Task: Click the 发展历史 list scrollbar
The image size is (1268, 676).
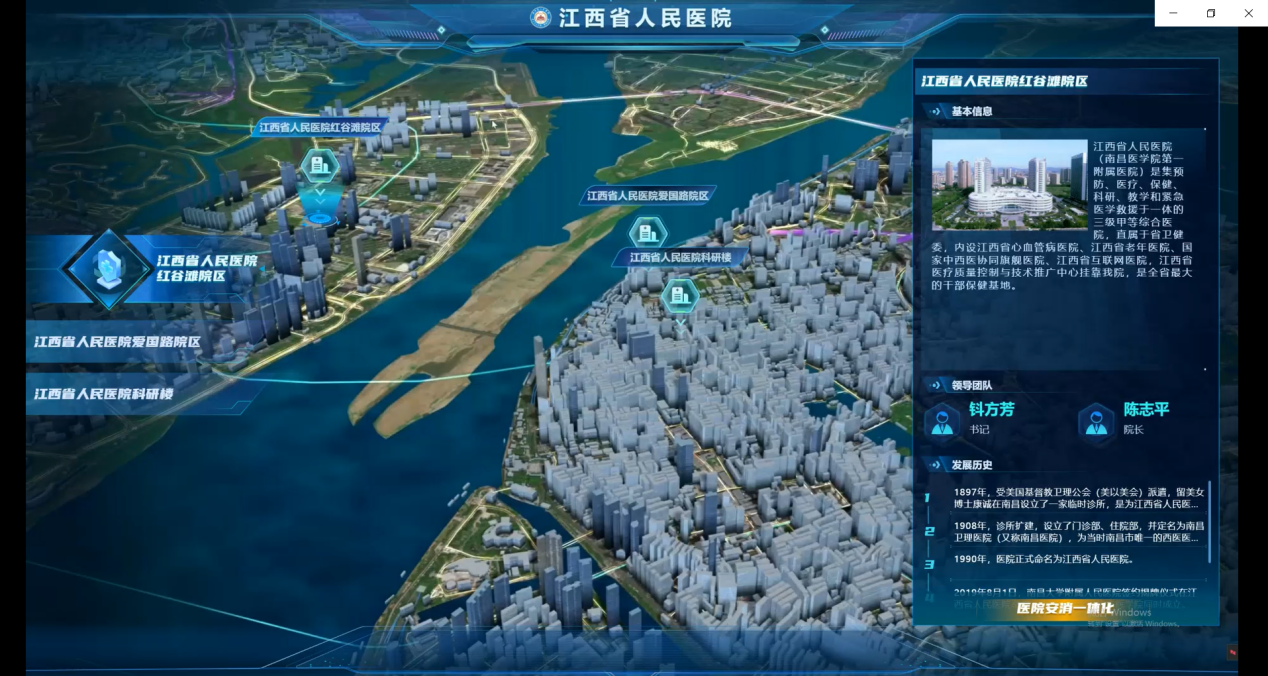Action: coord(1210,521)
